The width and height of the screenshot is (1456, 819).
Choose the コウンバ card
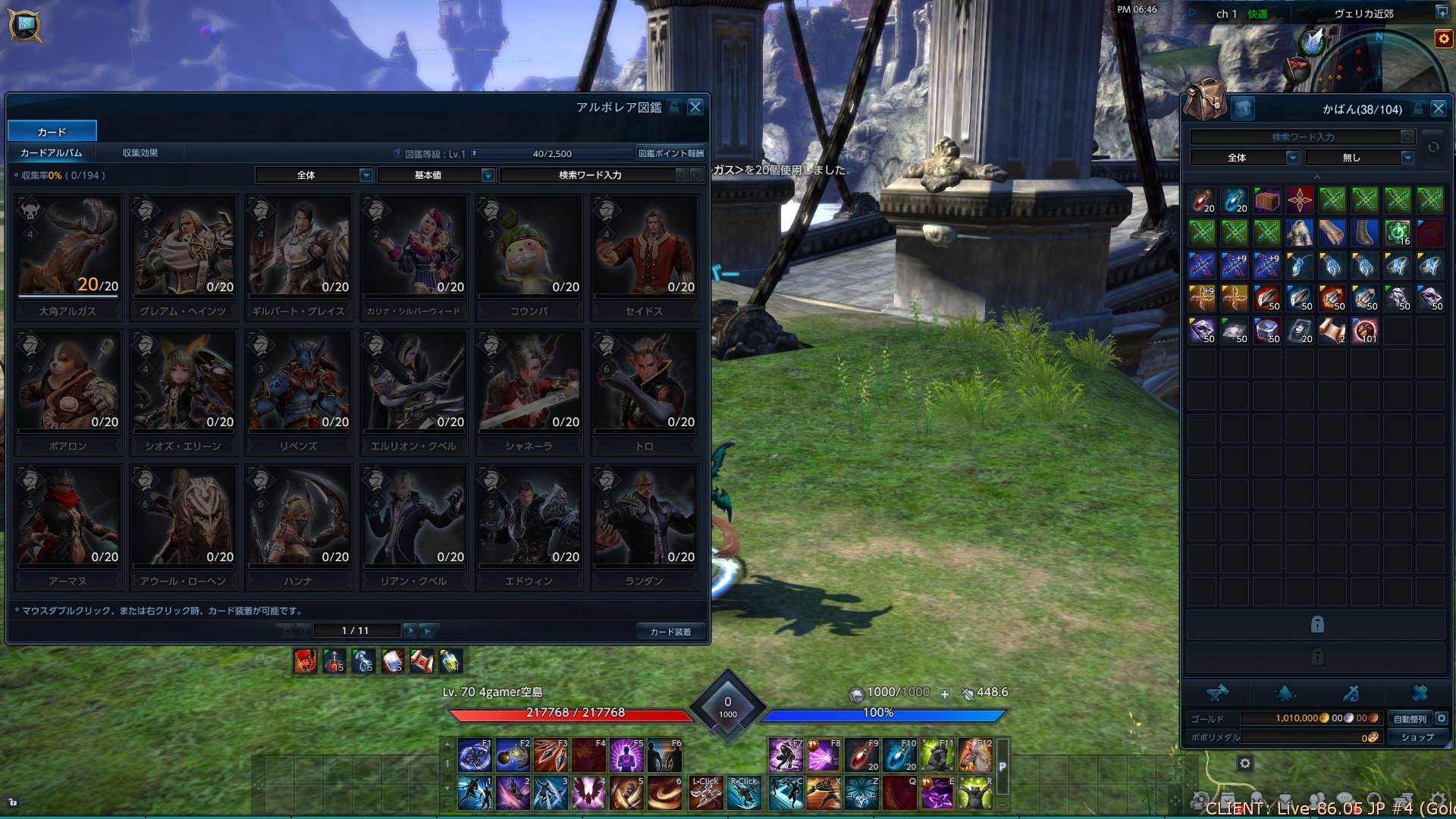(x=529, y=256)
